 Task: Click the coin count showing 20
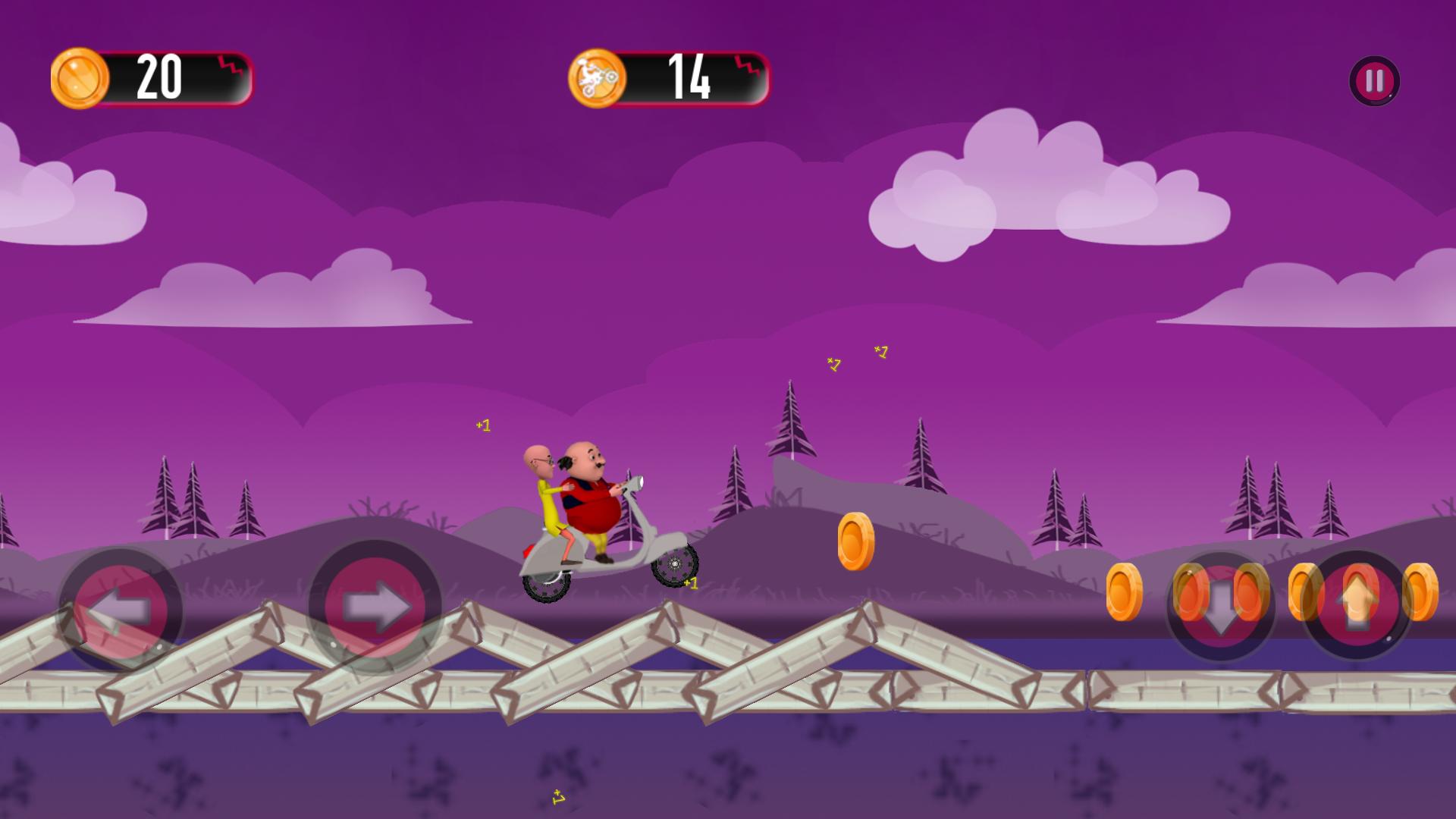click(159, 75)
